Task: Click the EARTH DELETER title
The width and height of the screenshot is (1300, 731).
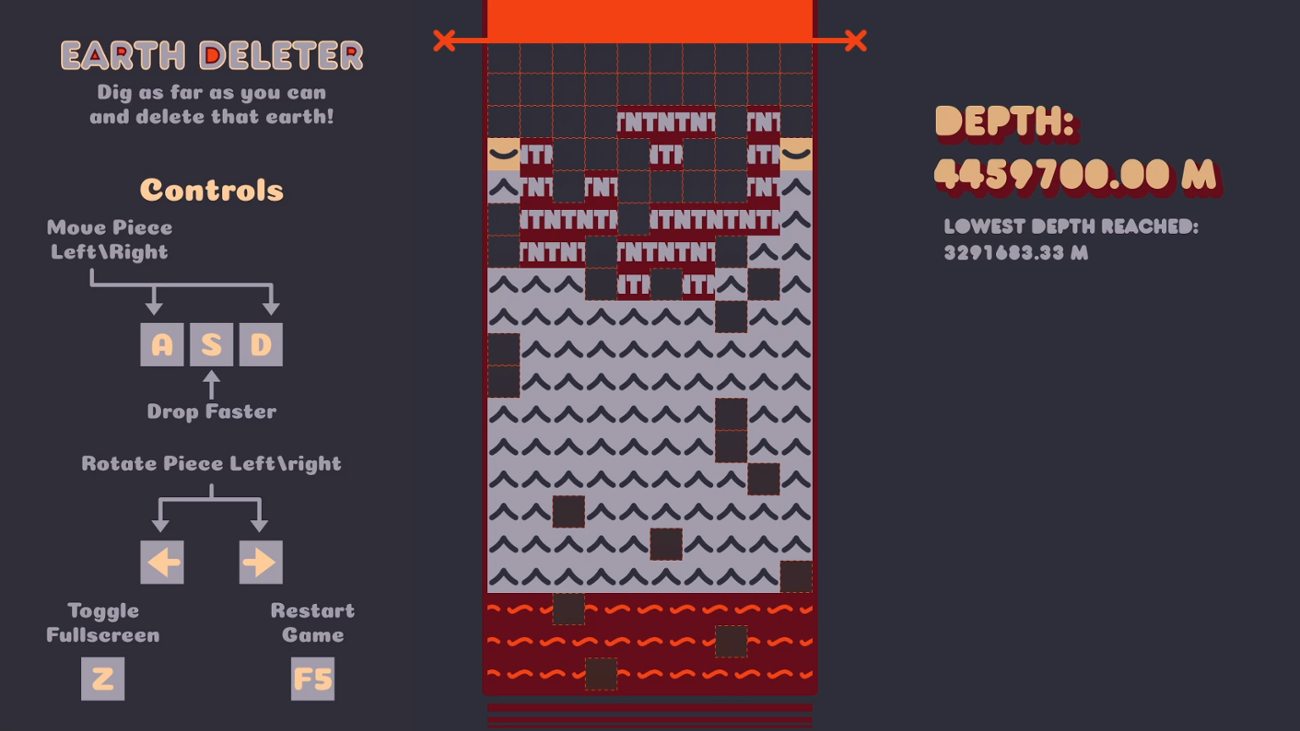Action: click(x=211, y=57)
